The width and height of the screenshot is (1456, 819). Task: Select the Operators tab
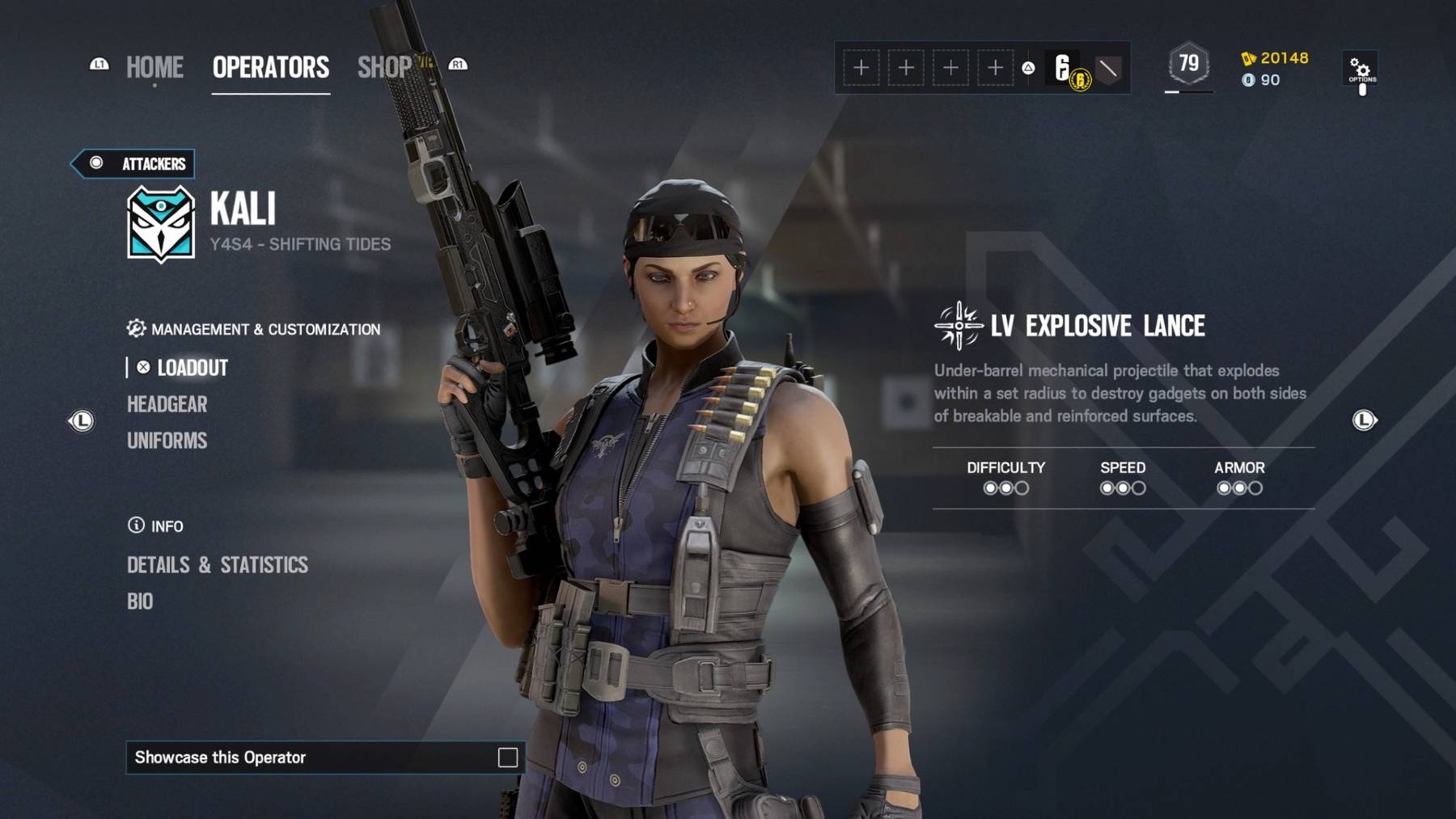[x=270, y=67]
